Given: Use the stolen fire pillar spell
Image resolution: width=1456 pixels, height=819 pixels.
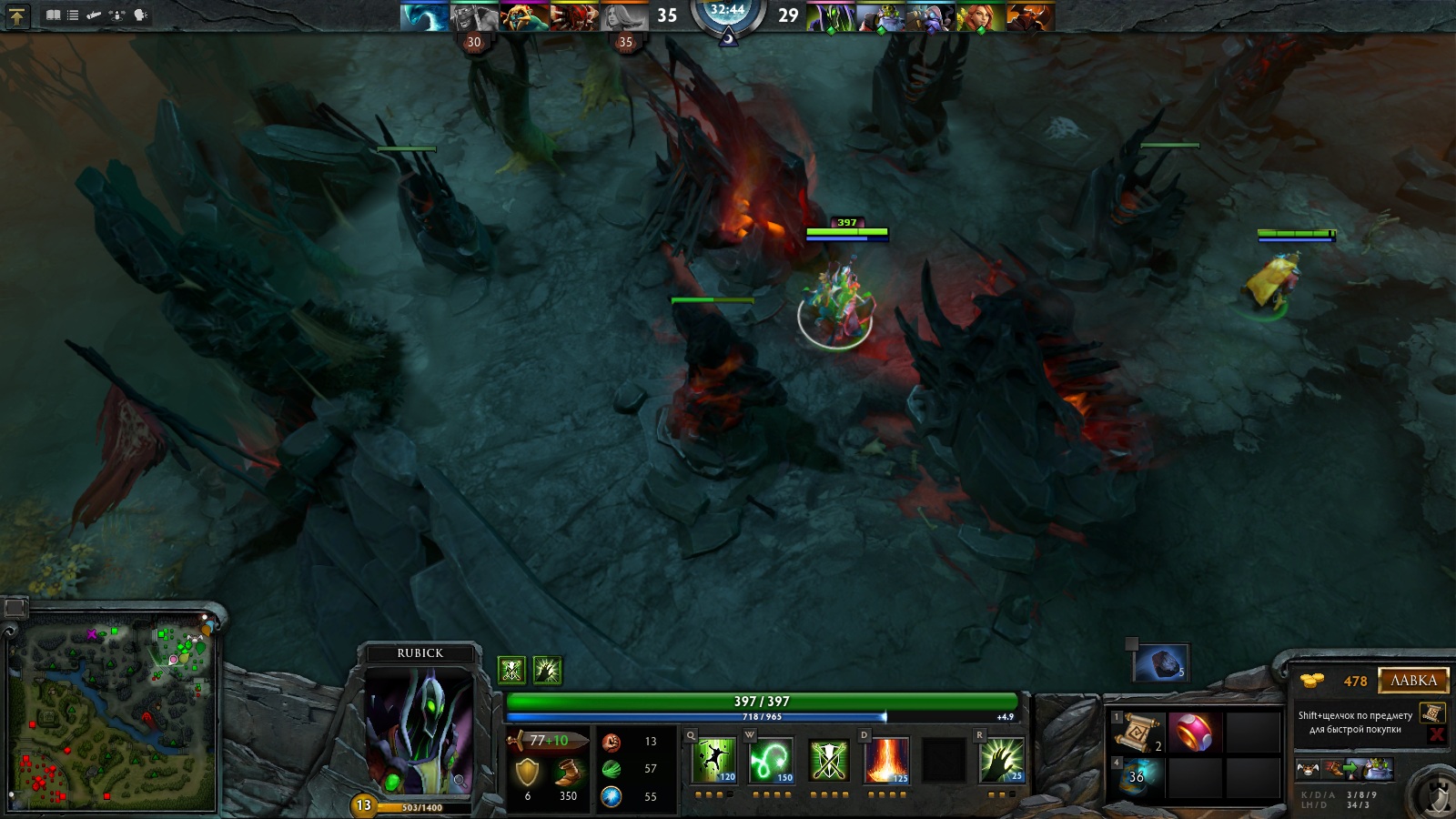Looking at the screenshot, I should (x=886, y=761).
